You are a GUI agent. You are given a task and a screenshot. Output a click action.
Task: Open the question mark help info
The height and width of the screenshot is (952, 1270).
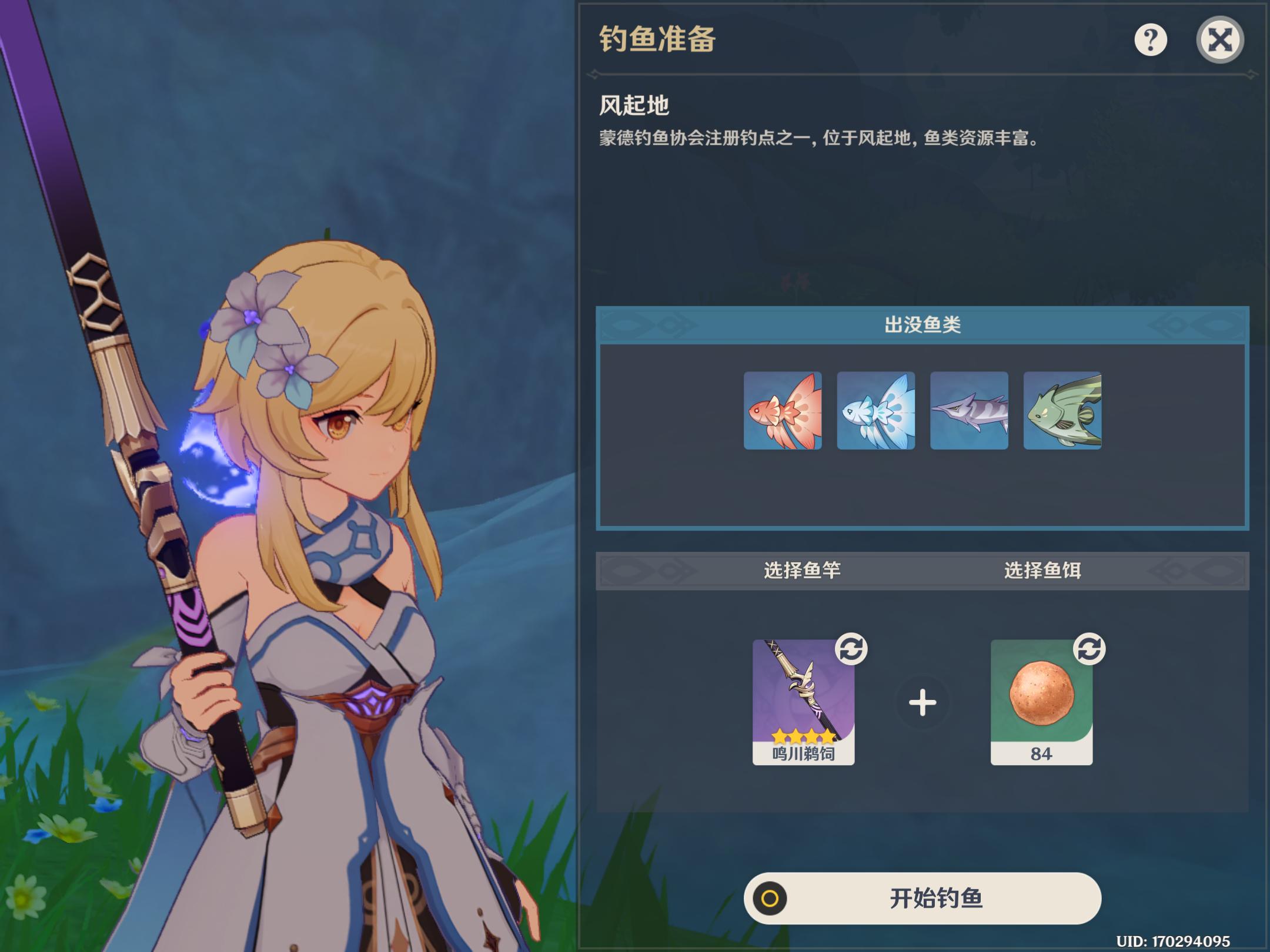pyautogui.click(x=1150, y=40)
